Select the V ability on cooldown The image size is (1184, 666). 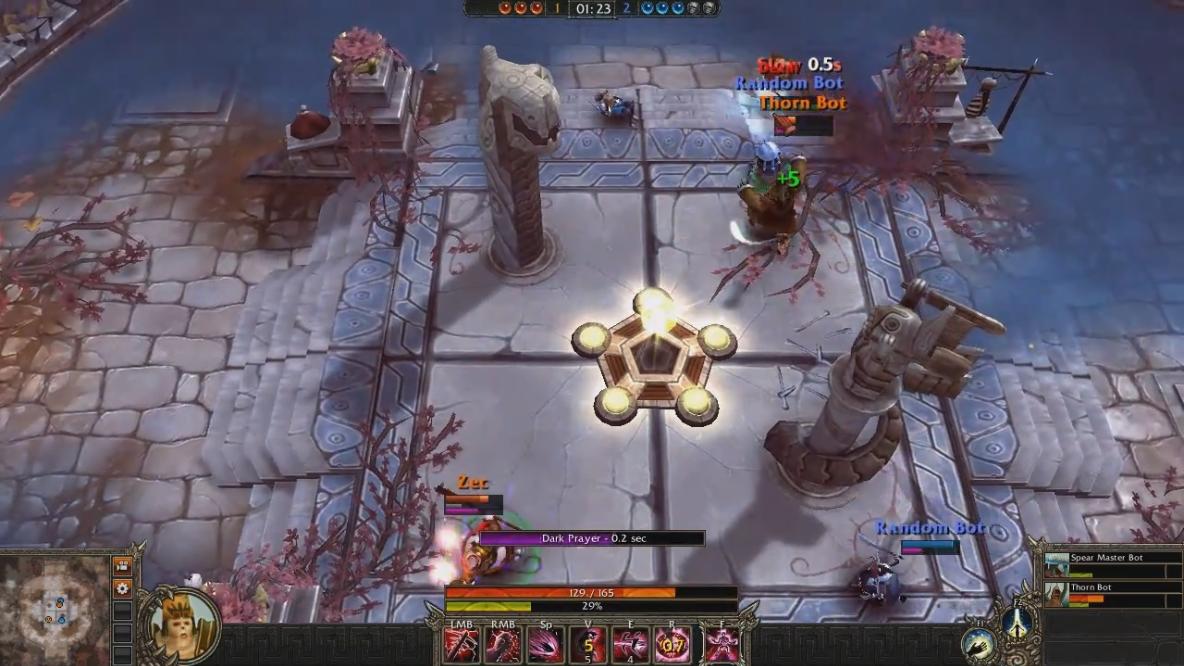click(x=588, y=646)
